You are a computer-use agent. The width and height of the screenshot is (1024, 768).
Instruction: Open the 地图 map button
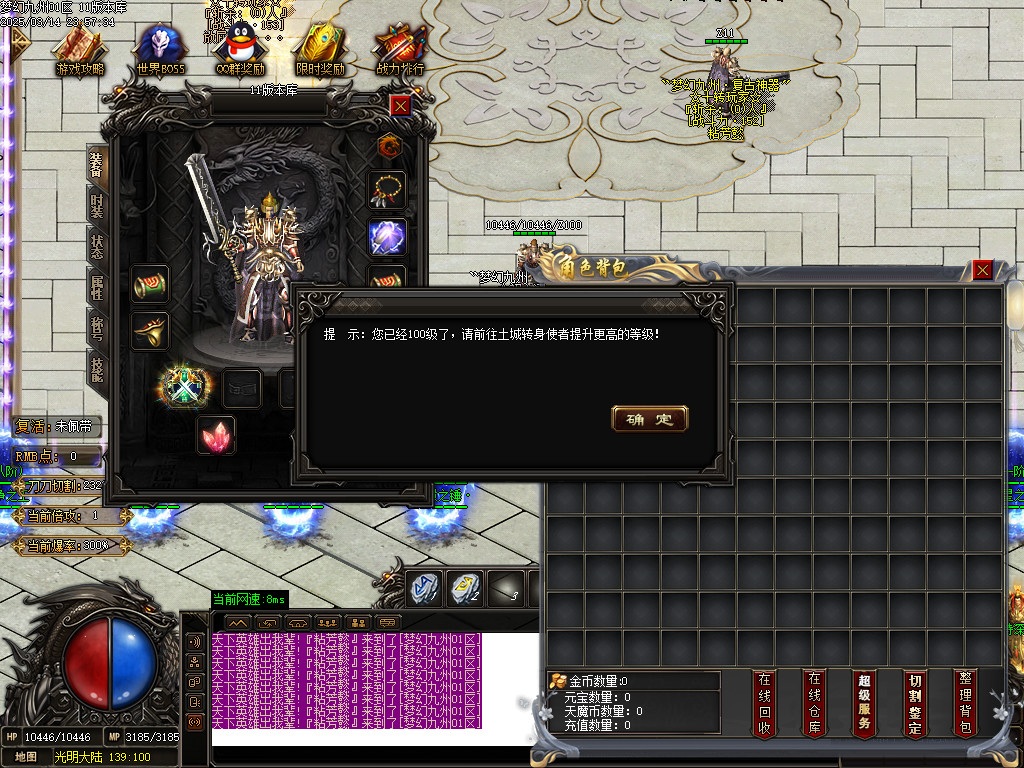(x=26, y=757)
